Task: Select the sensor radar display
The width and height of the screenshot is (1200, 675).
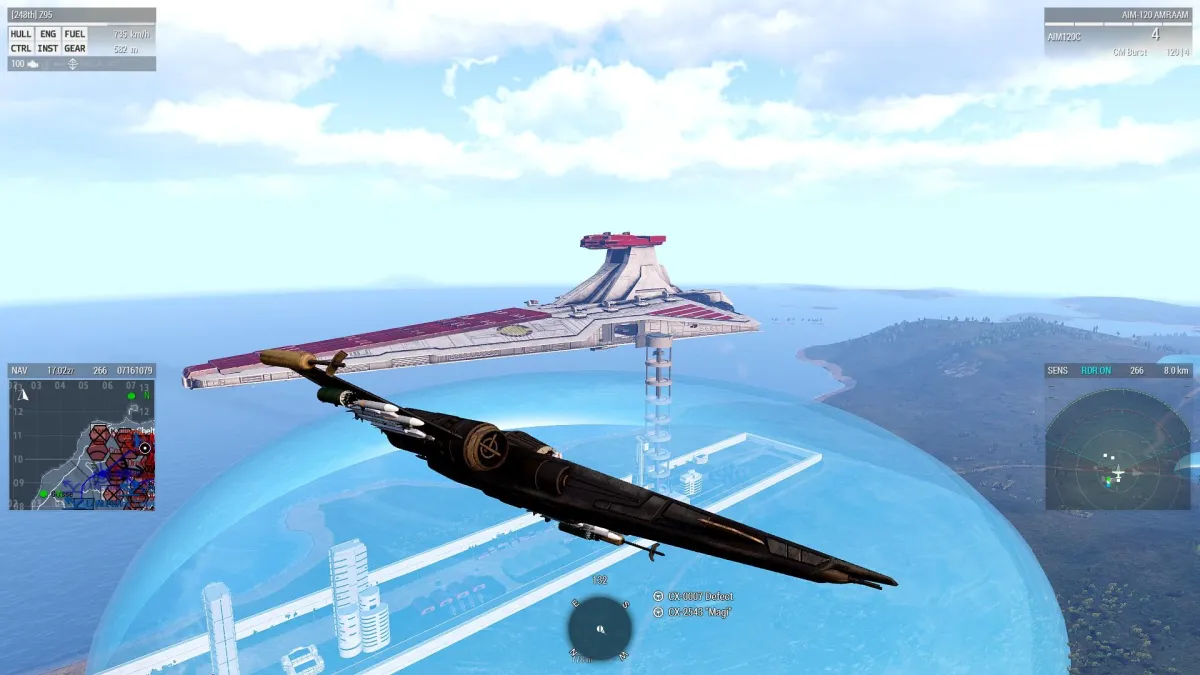Action: click(1117, 445)
